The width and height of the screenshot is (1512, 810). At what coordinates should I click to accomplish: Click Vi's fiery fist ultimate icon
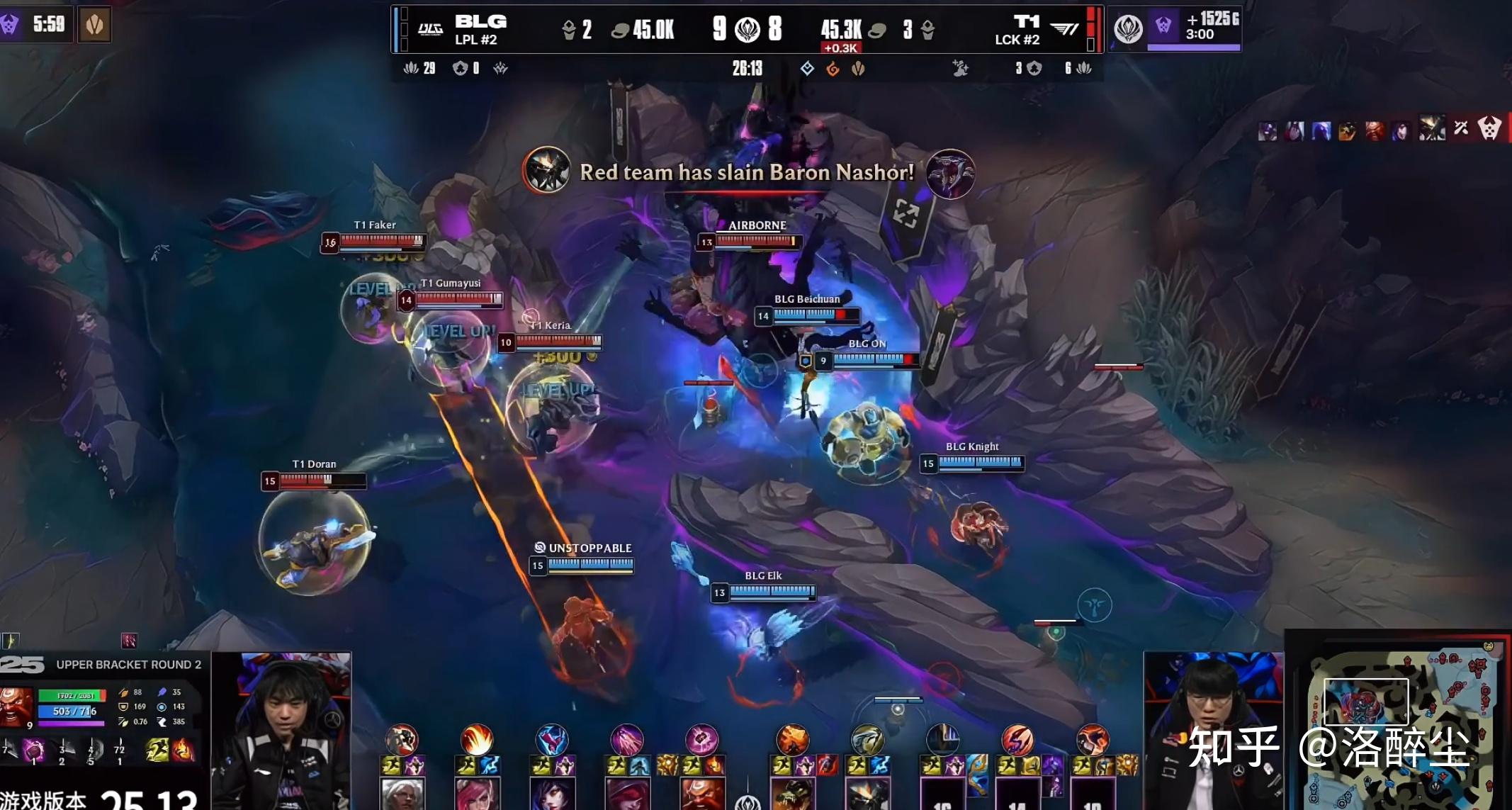pyautogui.click(x=477, y=740)
